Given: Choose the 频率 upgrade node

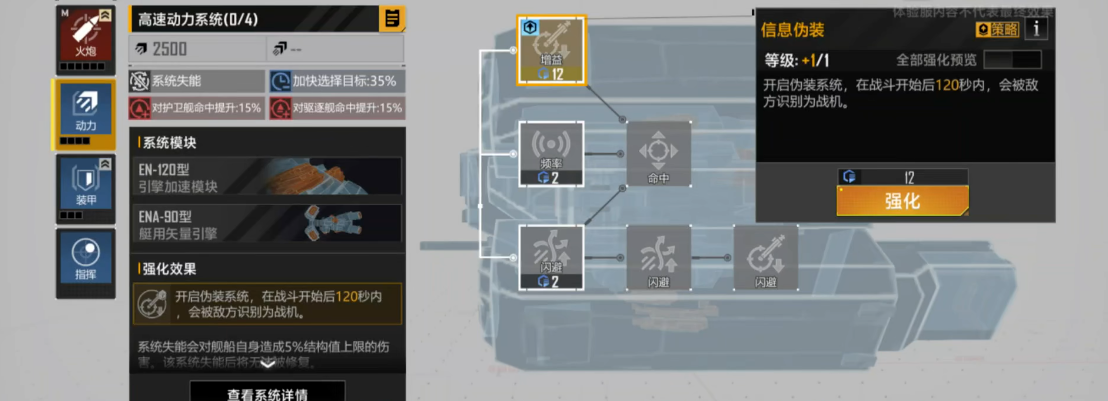Looking at the screenshot, I should pyautogui.click(x=550, y=152).
